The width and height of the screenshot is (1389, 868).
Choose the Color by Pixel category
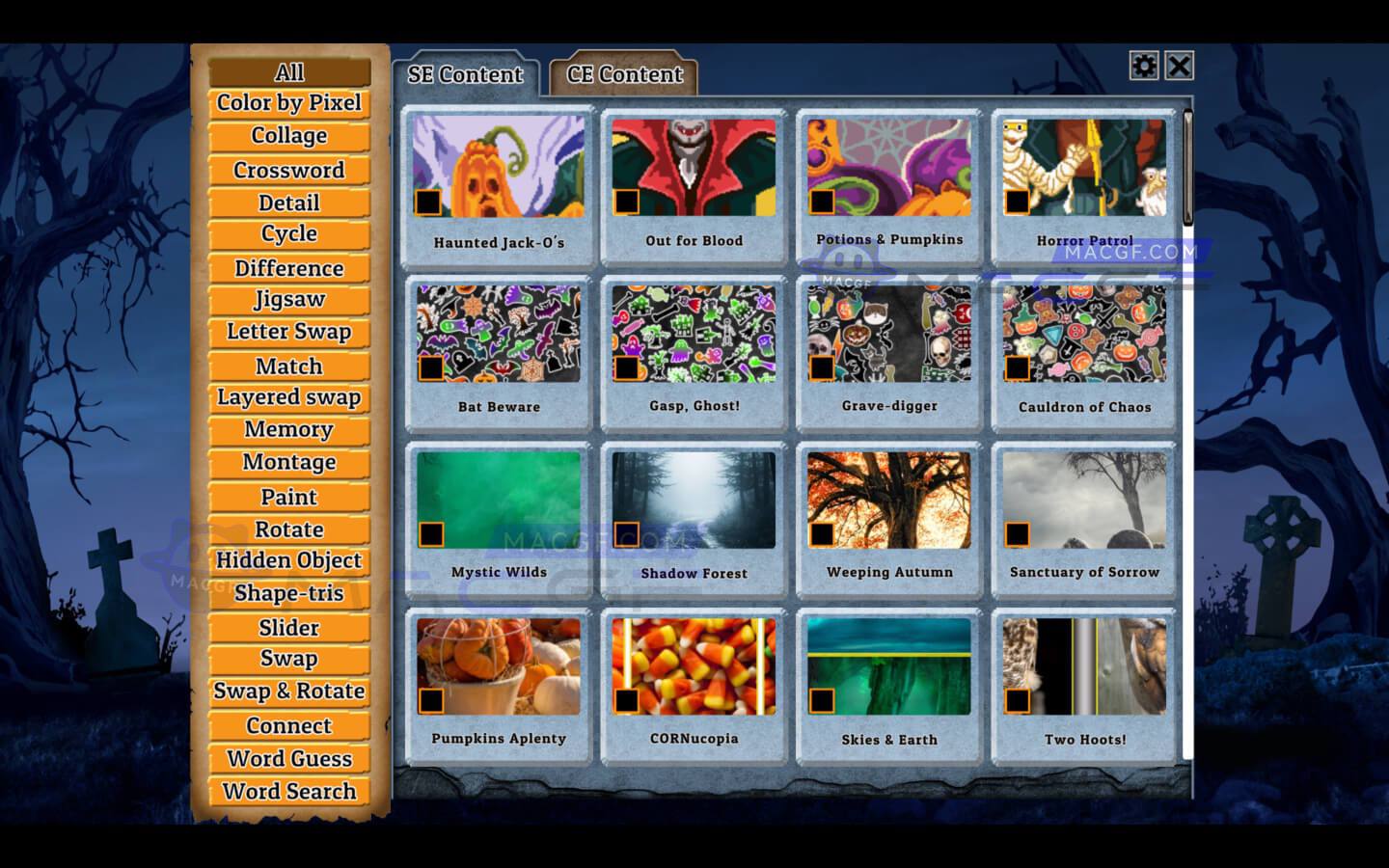point(288,103)
